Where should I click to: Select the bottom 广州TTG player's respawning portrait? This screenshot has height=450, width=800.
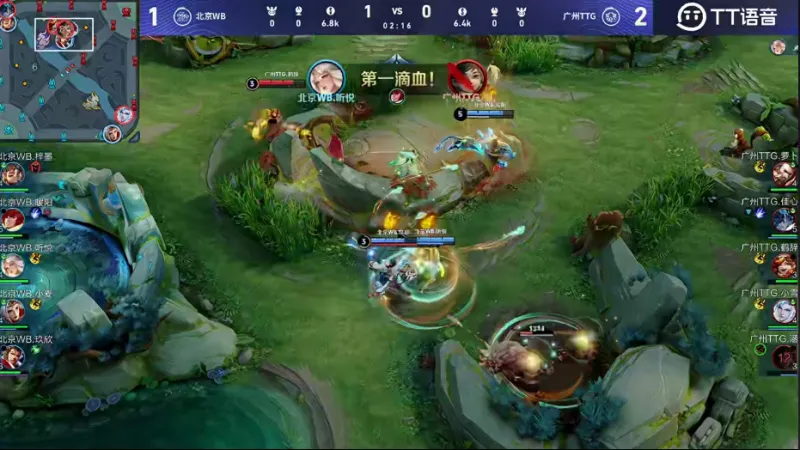(x=784, y=357)
